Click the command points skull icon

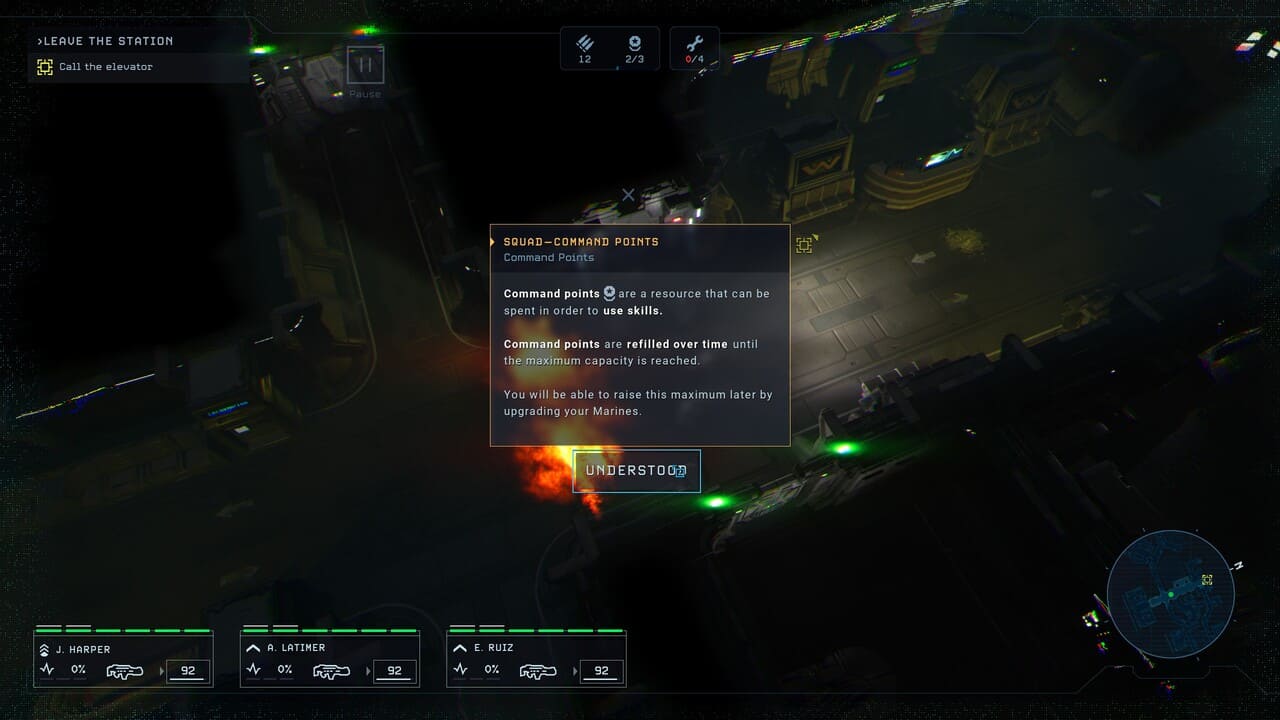(x=634, y=44)
